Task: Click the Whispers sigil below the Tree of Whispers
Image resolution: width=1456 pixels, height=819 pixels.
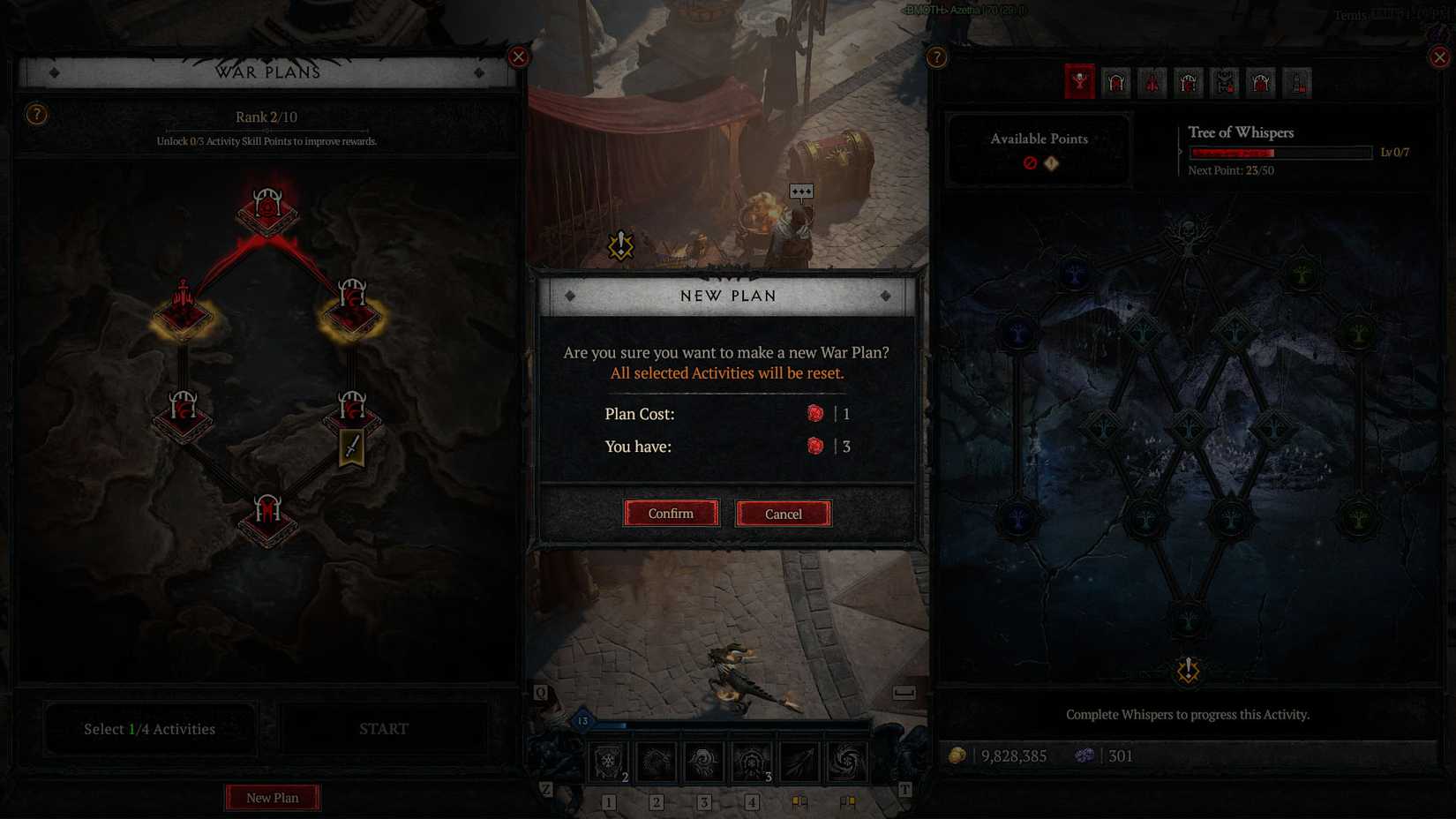Action: click(1188, 671)
